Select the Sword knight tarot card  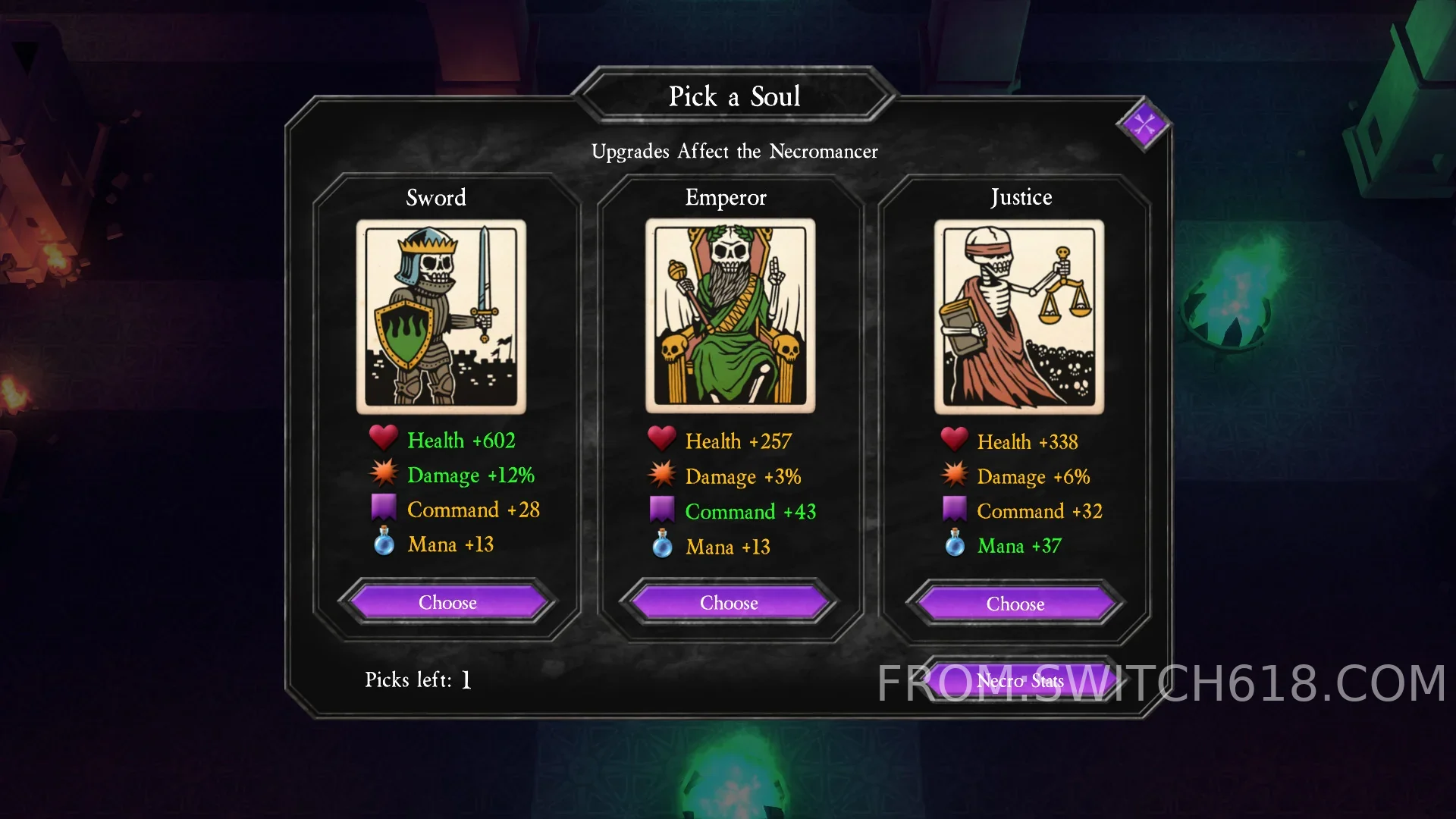(x=441, y=316)
